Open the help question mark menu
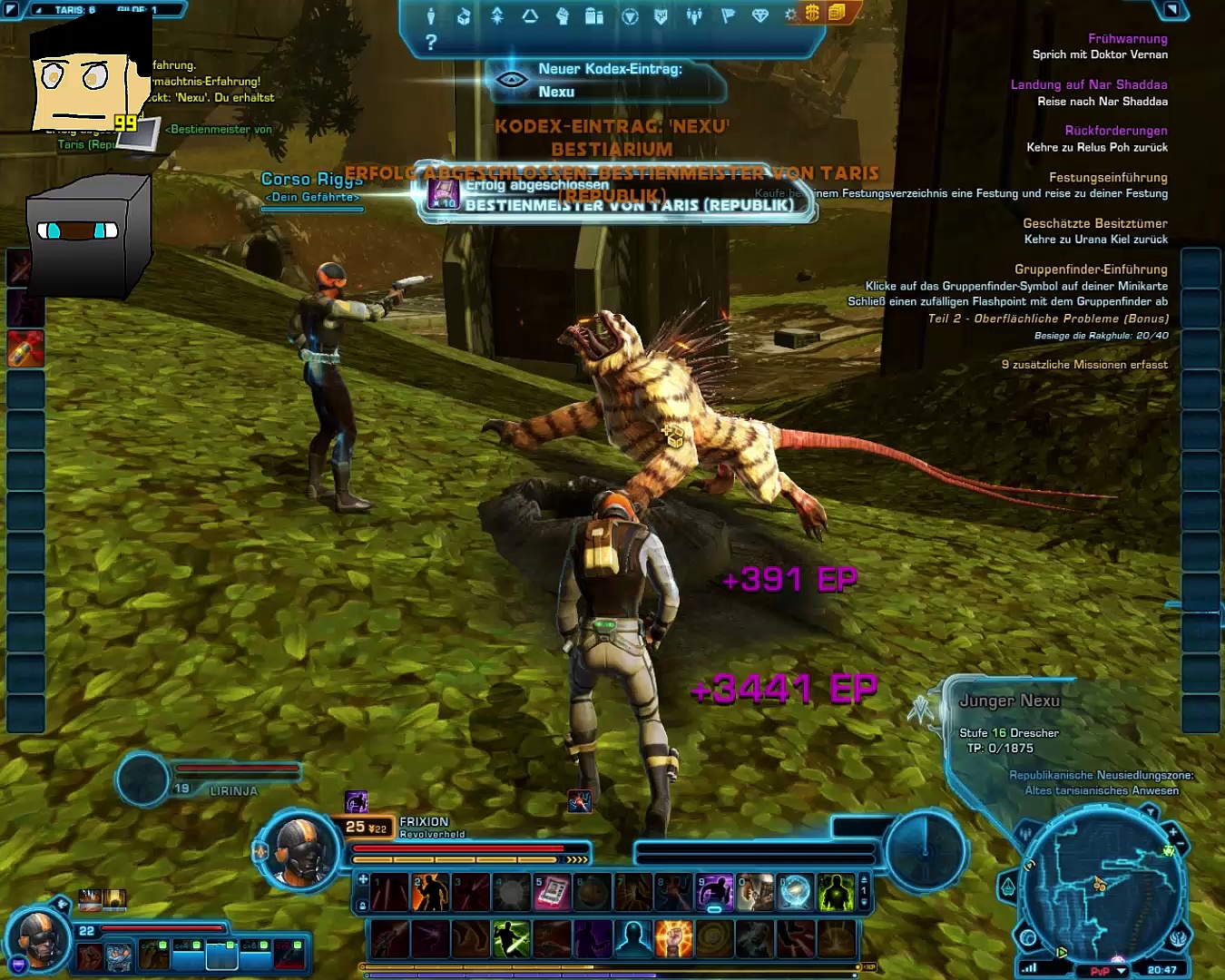Viewport: 1225px width, 980px height. point(431,42)
